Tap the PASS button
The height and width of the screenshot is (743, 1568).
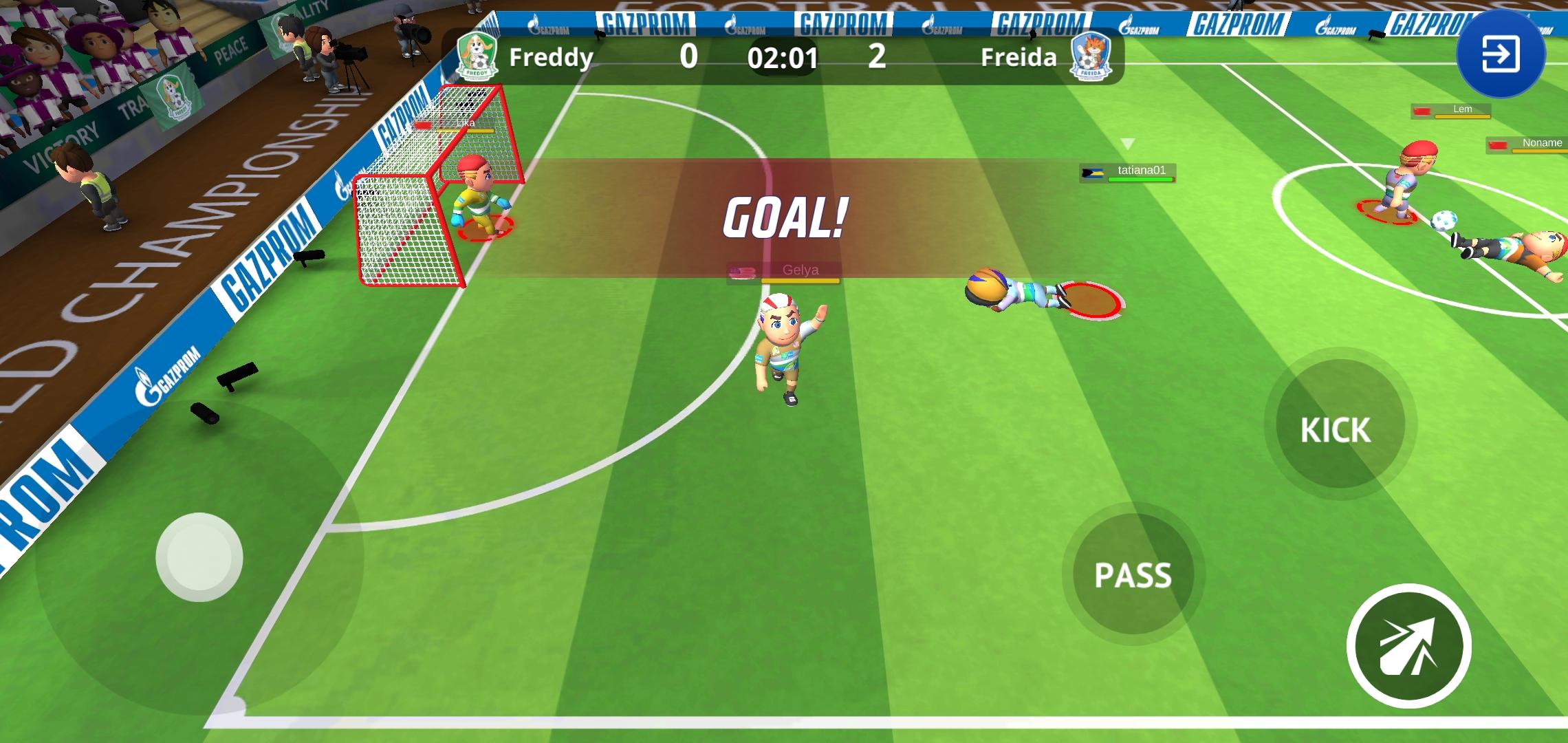[1132, 575]
